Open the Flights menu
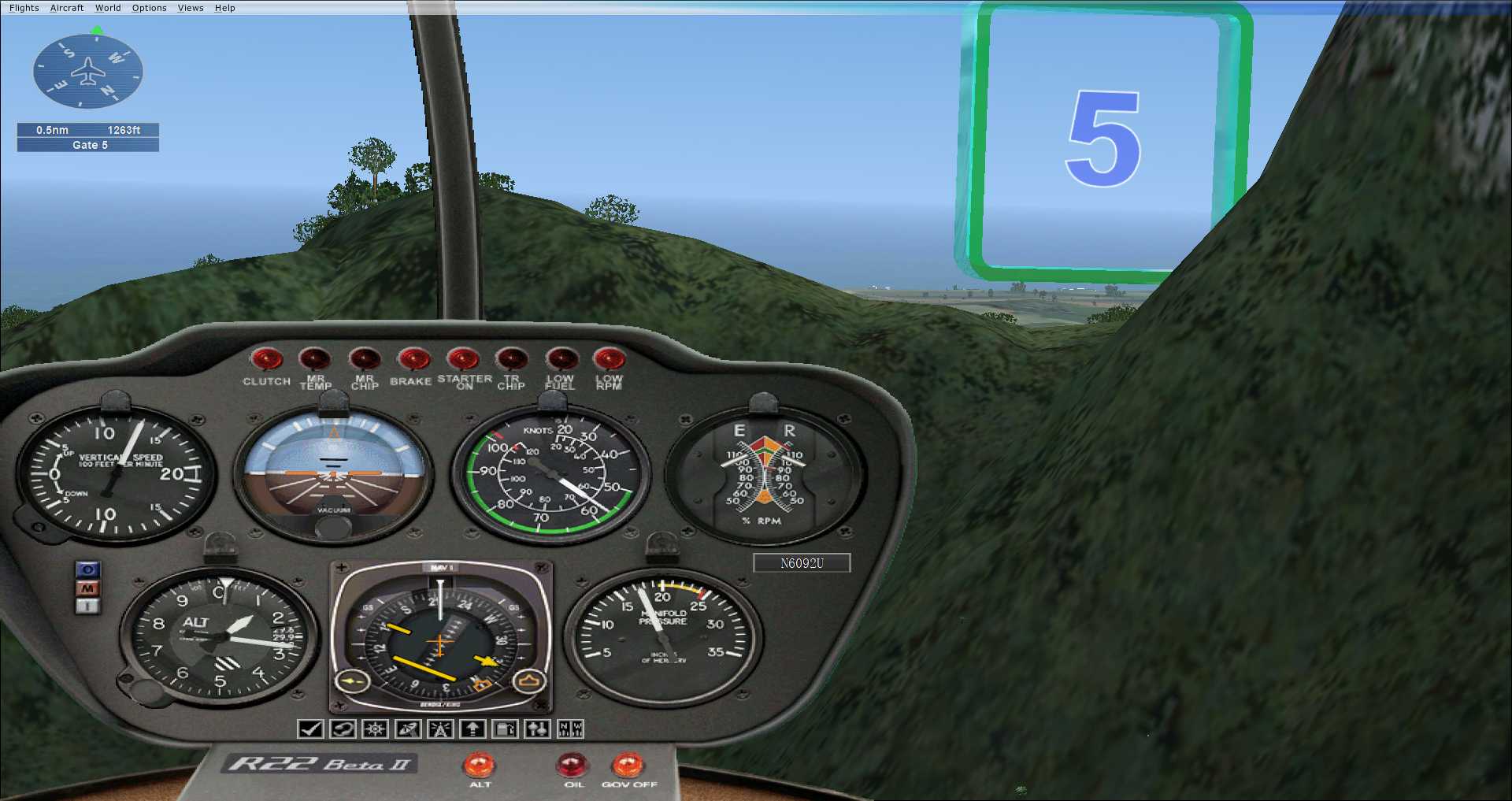This screenshot has width=1512, height=801. (x=24, y=8)
